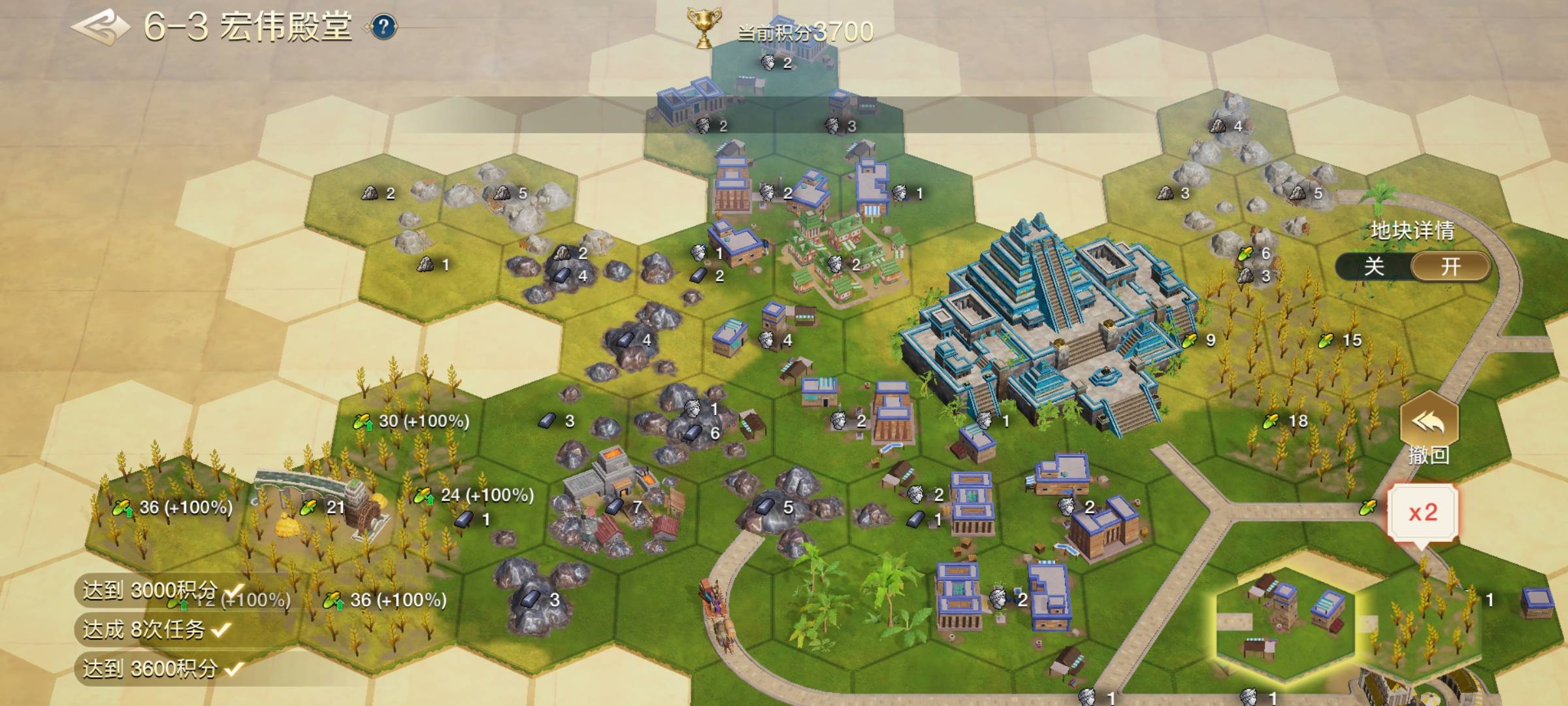This screenshot has height=706, width=1568.
Task: Open the help question mark icon
Action: [x=384, y=27]
